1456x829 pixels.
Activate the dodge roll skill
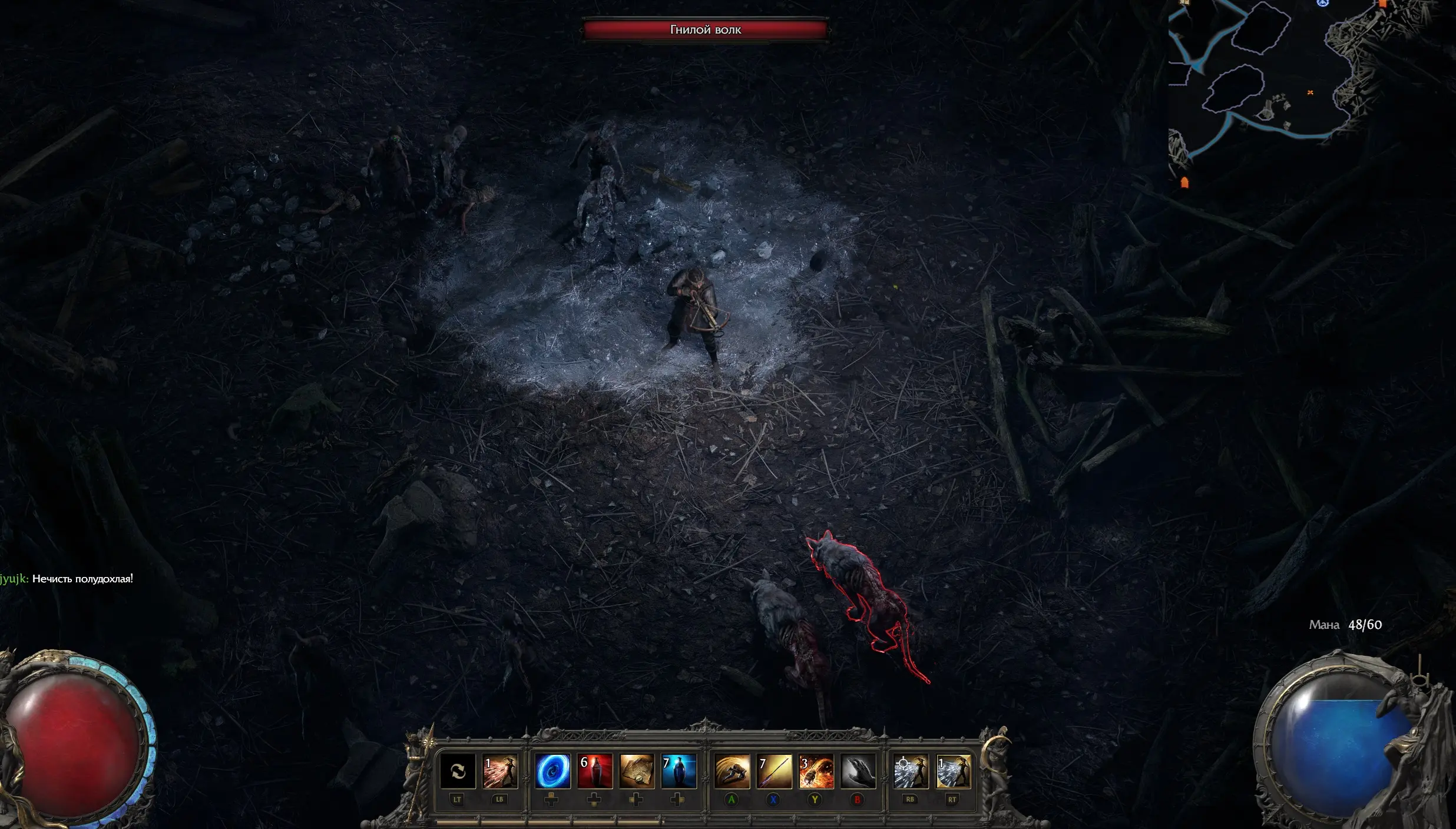point(732,771)
